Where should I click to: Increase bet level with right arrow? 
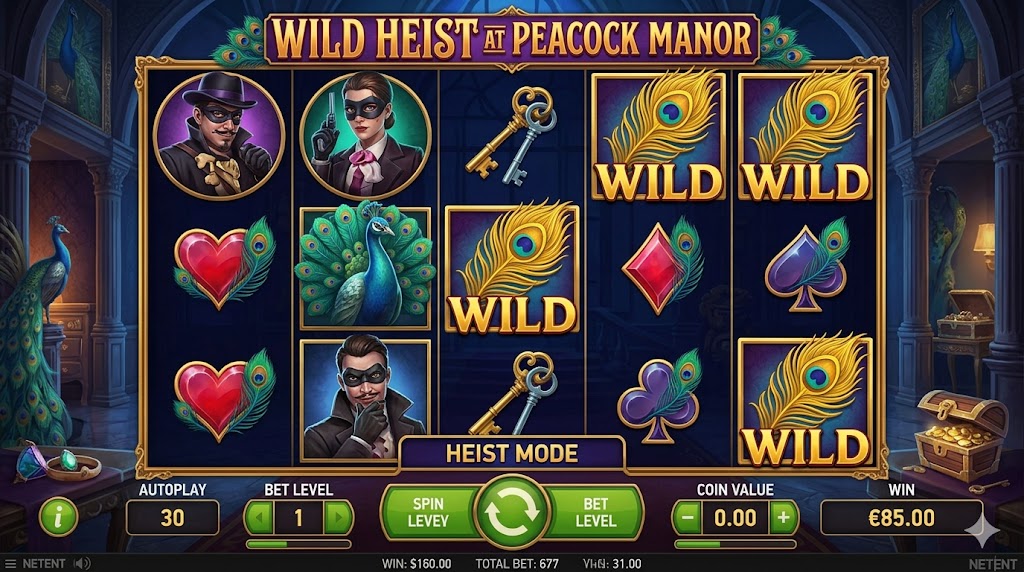(339, 517)
